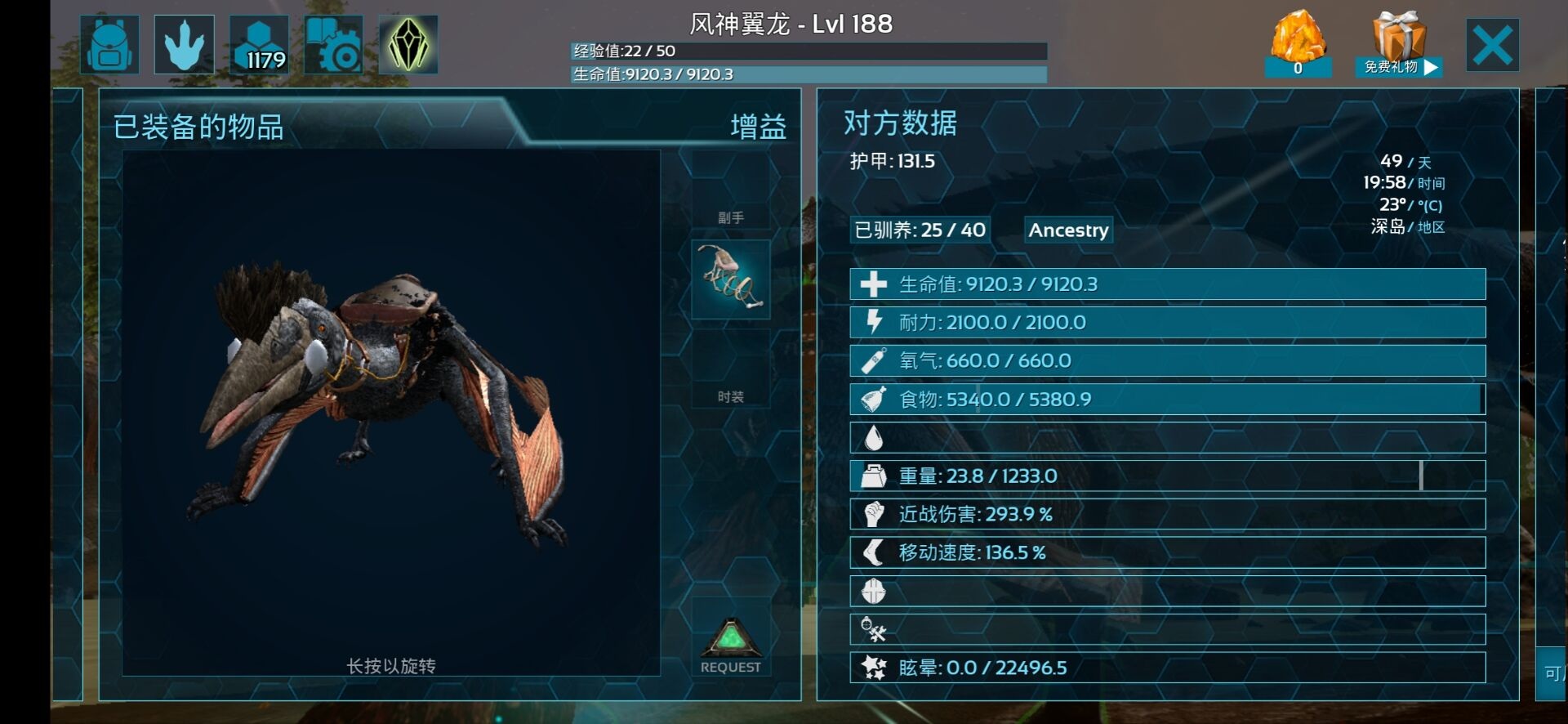Screen dimensions: 1568x724
Task: Open the crafting book and gear tab
Action: [333, 45]
